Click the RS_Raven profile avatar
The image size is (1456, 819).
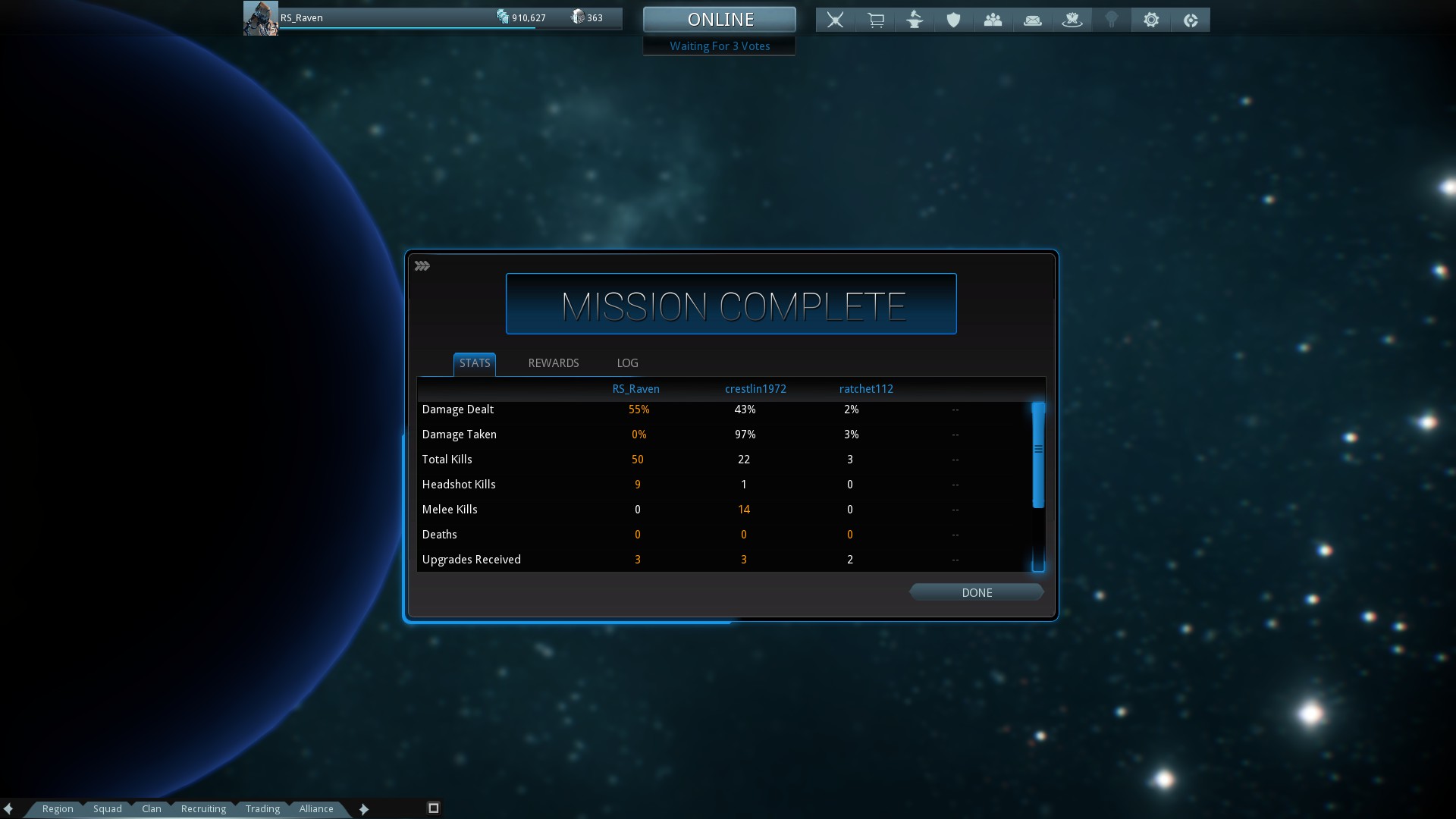(260, 18)
